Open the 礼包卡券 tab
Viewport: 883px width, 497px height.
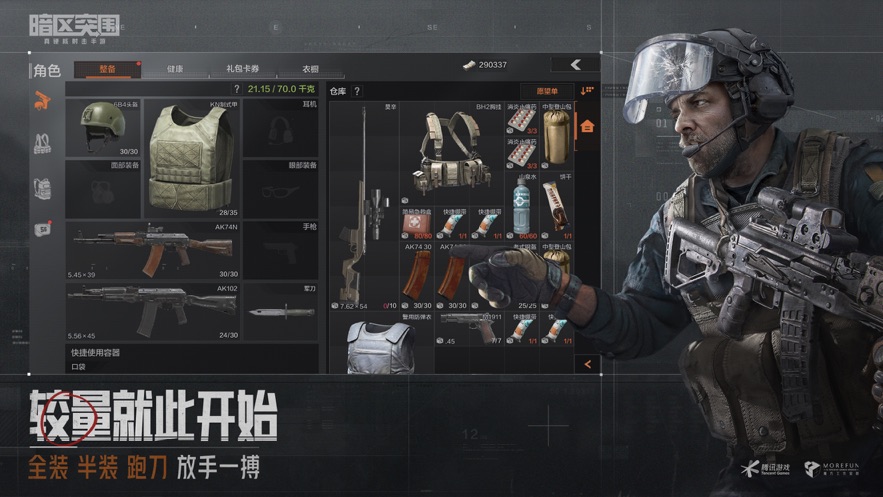tap(241, 69)
